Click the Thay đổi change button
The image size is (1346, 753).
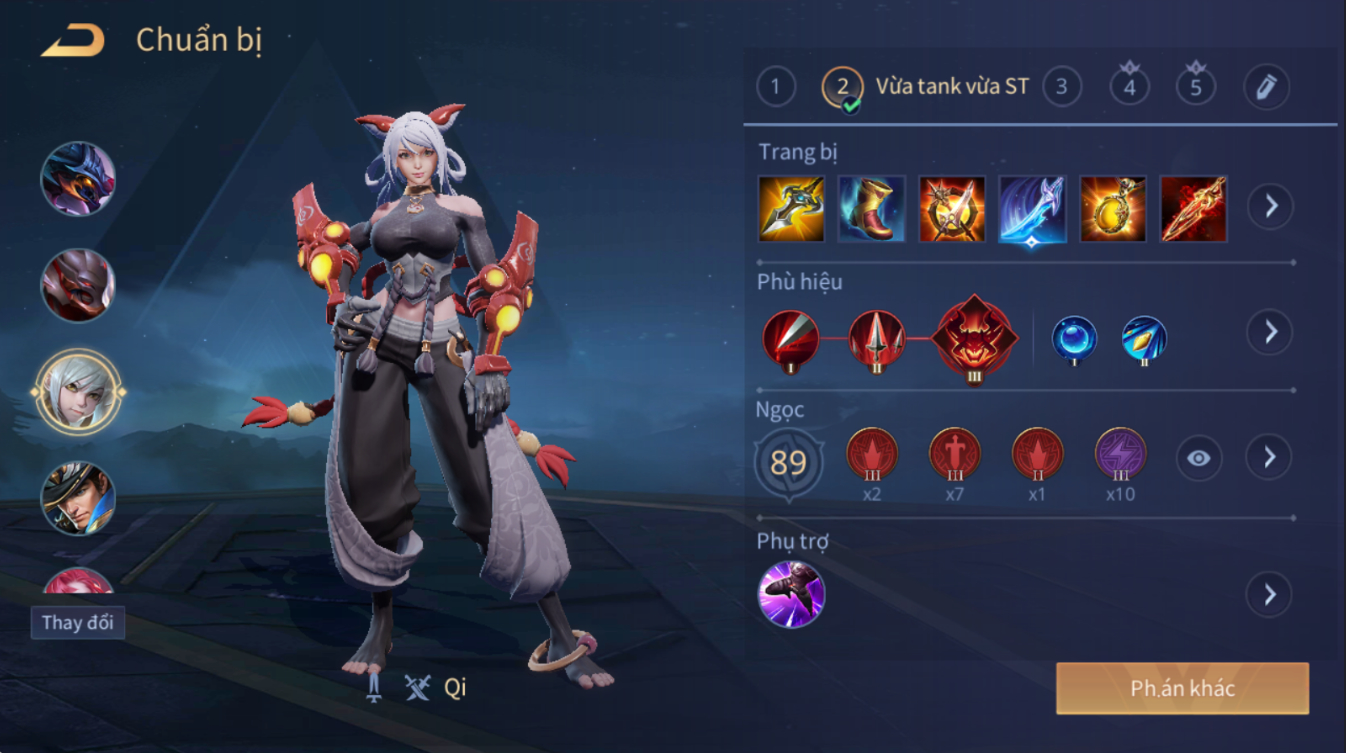(78, 622)
